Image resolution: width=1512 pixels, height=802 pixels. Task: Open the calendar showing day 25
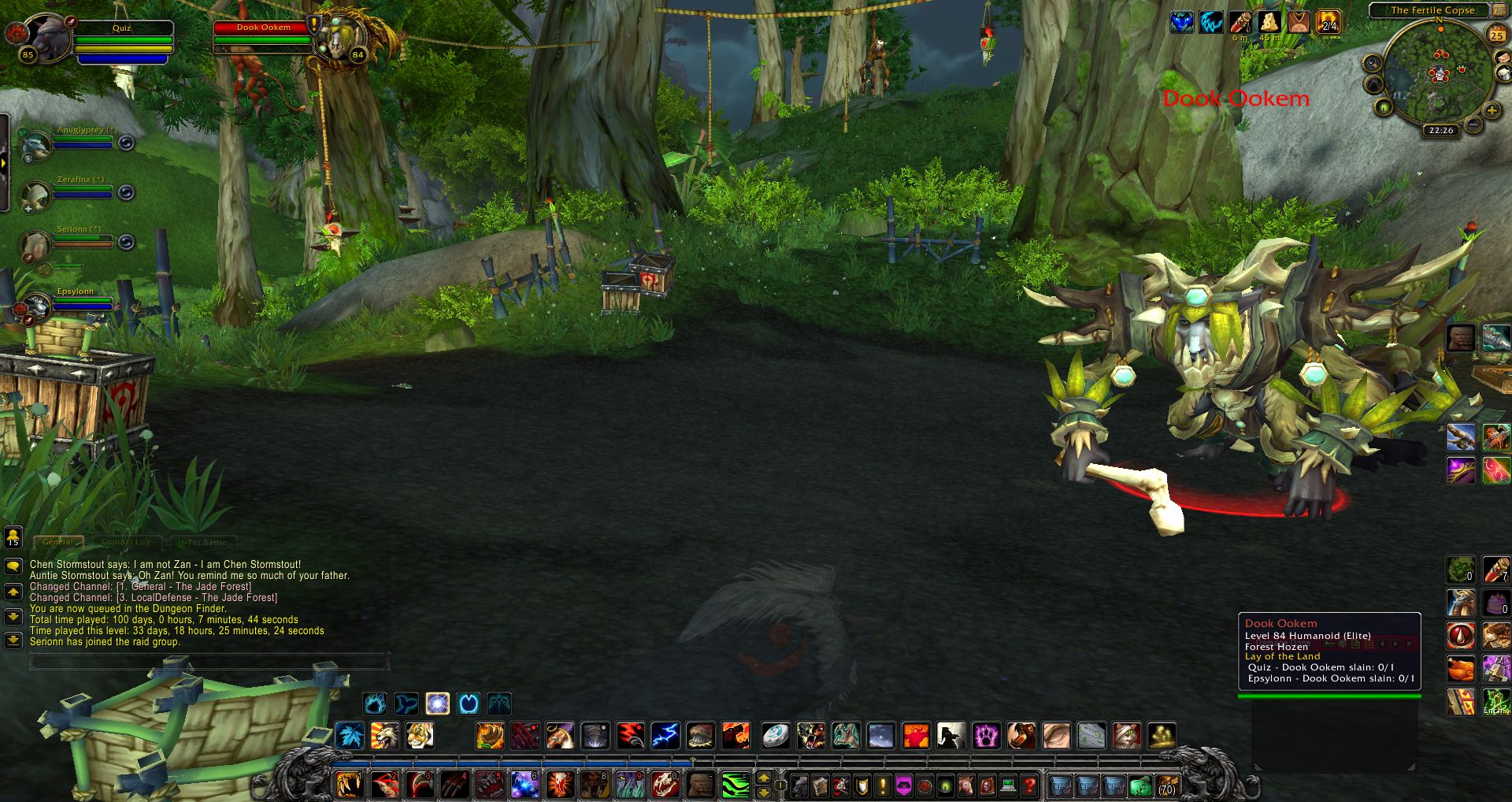[1497, 35]
